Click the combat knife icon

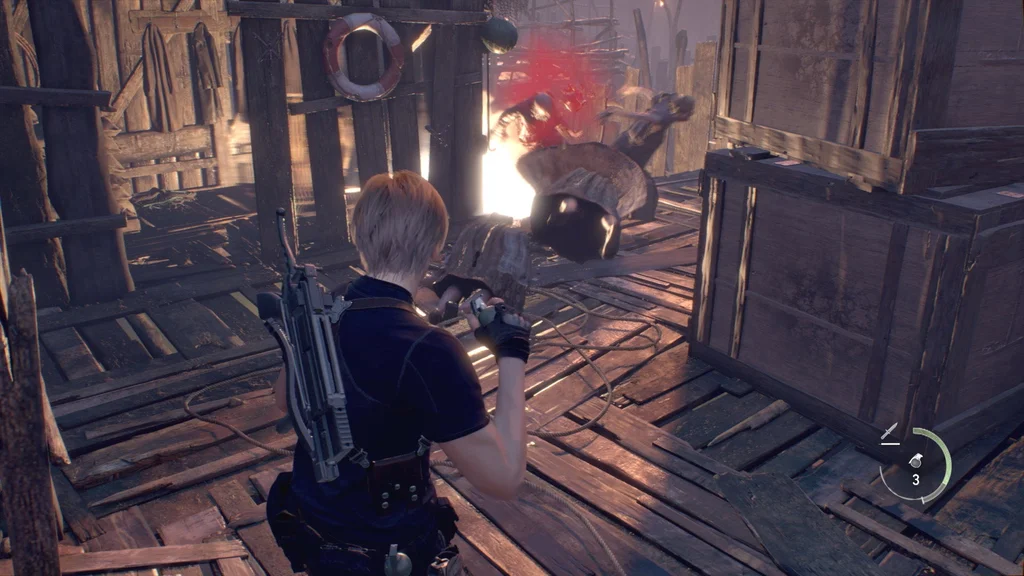pos(889,433)
